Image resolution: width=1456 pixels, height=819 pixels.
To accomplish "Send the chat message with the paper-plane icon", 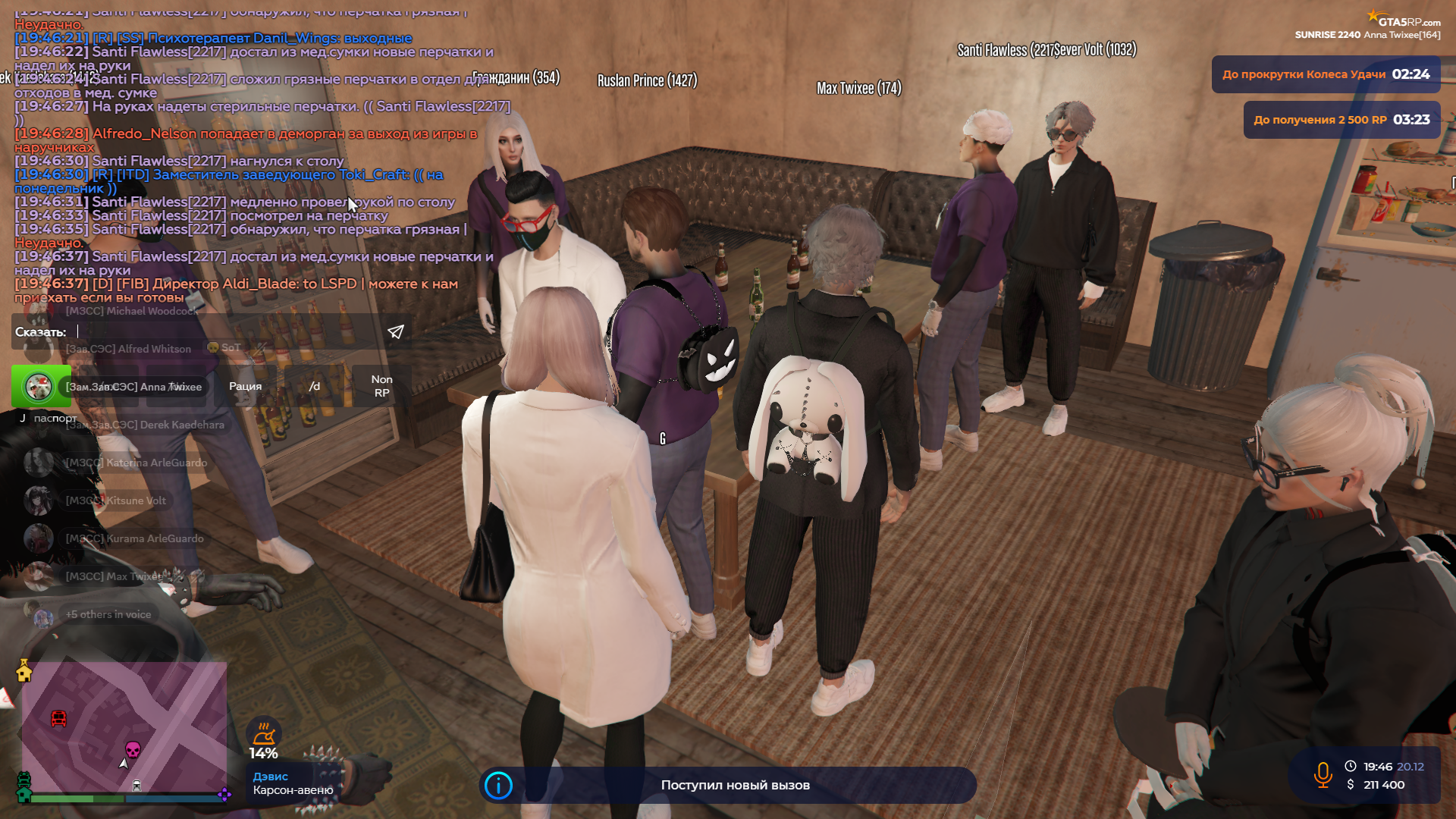I will tap(396, 332).
